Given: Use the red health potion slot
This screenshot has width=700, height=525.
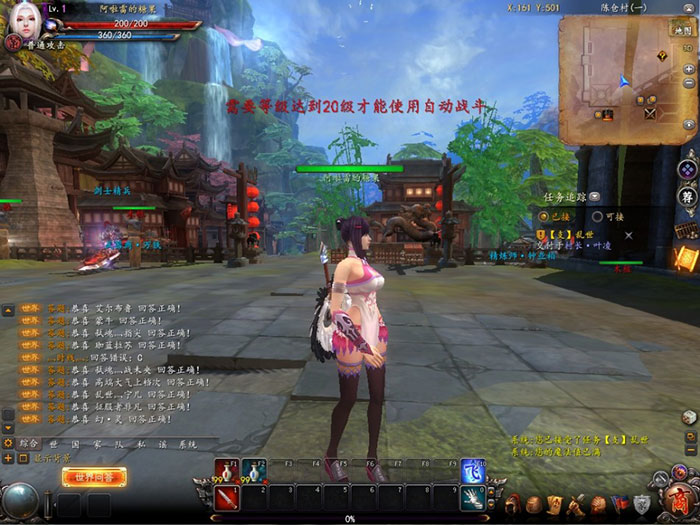Looking at the screenshot, I should coord(225,471).
